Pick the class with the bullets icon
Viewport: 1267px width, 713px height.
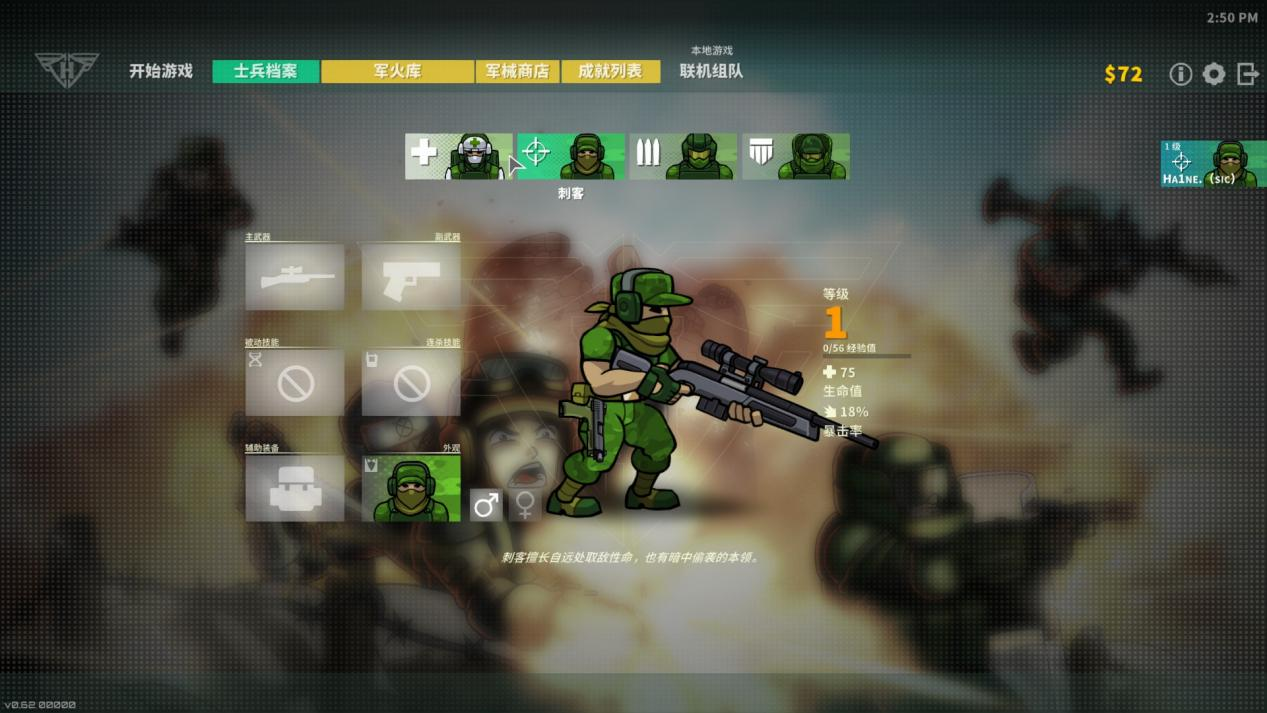click(683, 156)
